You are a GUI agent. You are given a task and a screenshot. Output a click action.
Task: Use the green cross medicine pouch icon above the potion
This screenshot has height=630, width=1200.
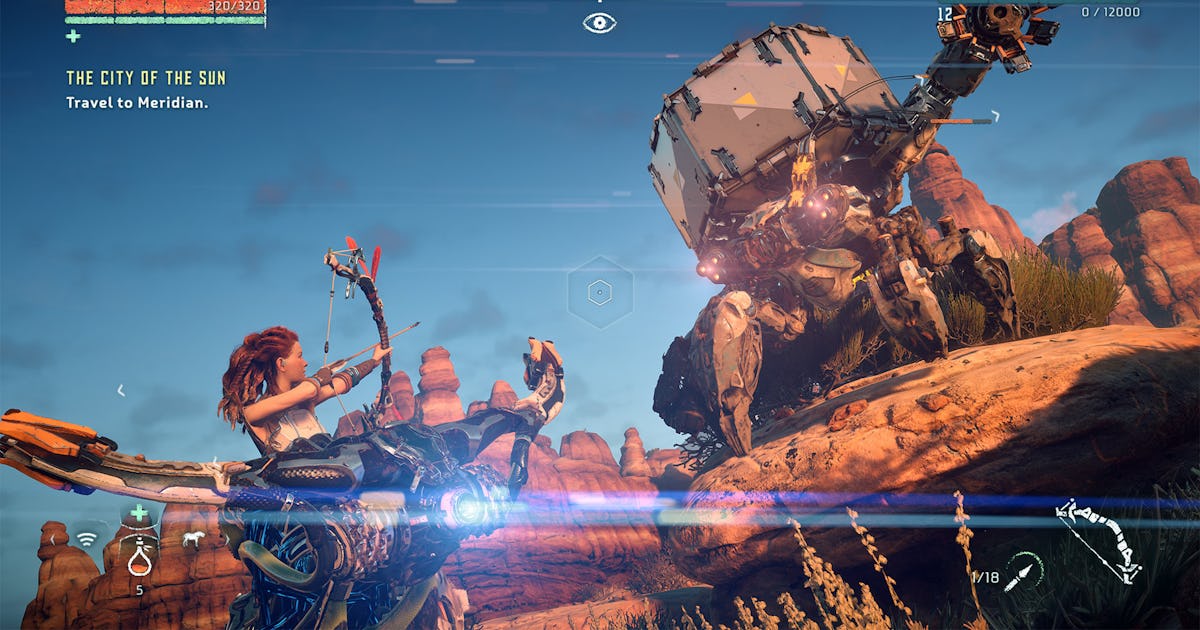[x=139, y=513]
